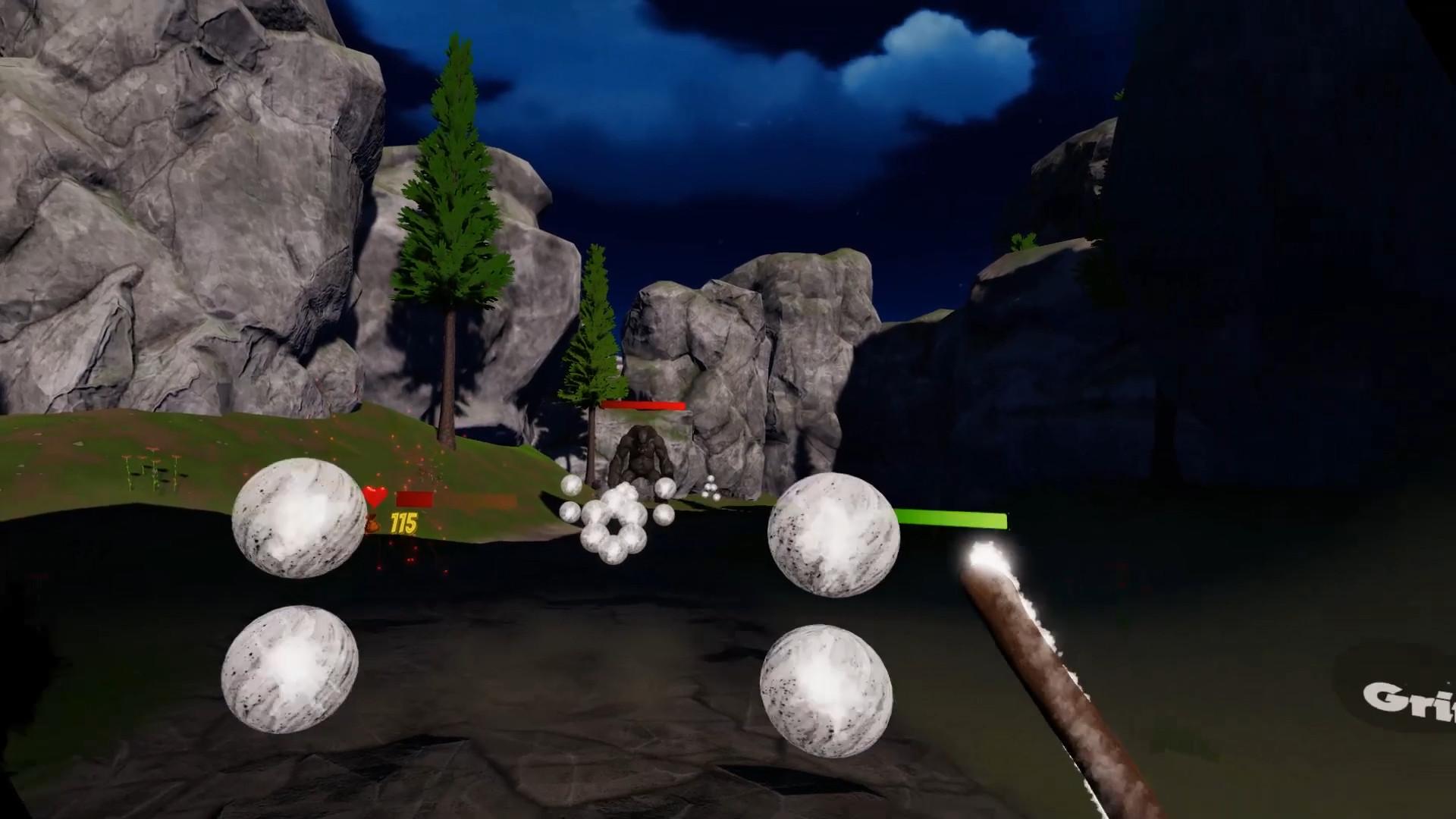Image resolution: width=1456 pixels, height=819 pixels.
Task: Click the green progress bar
Action: 952,519
